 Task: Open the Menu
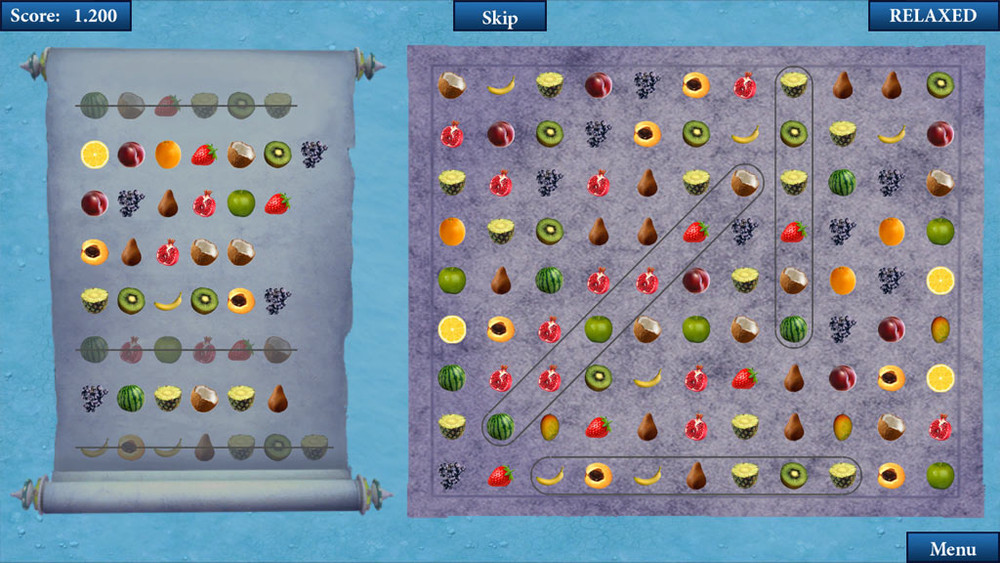(x=952, y=548)
